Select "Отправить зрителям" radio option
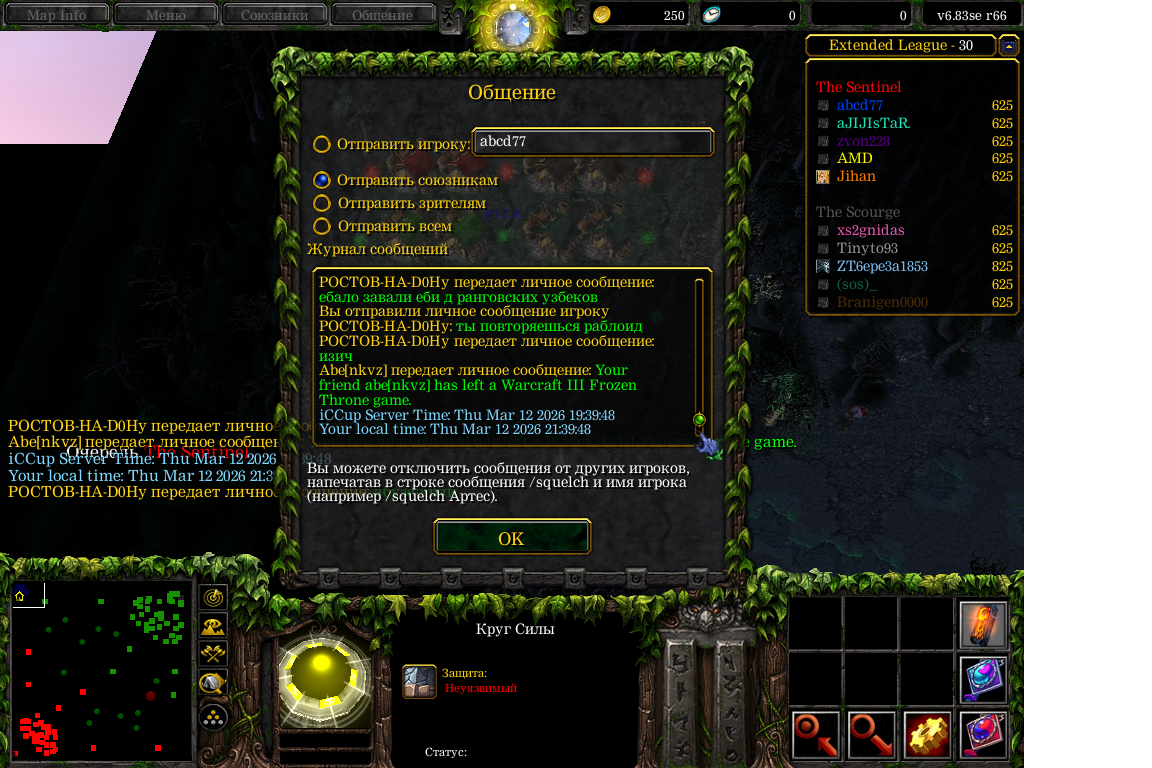 (322, 203)
